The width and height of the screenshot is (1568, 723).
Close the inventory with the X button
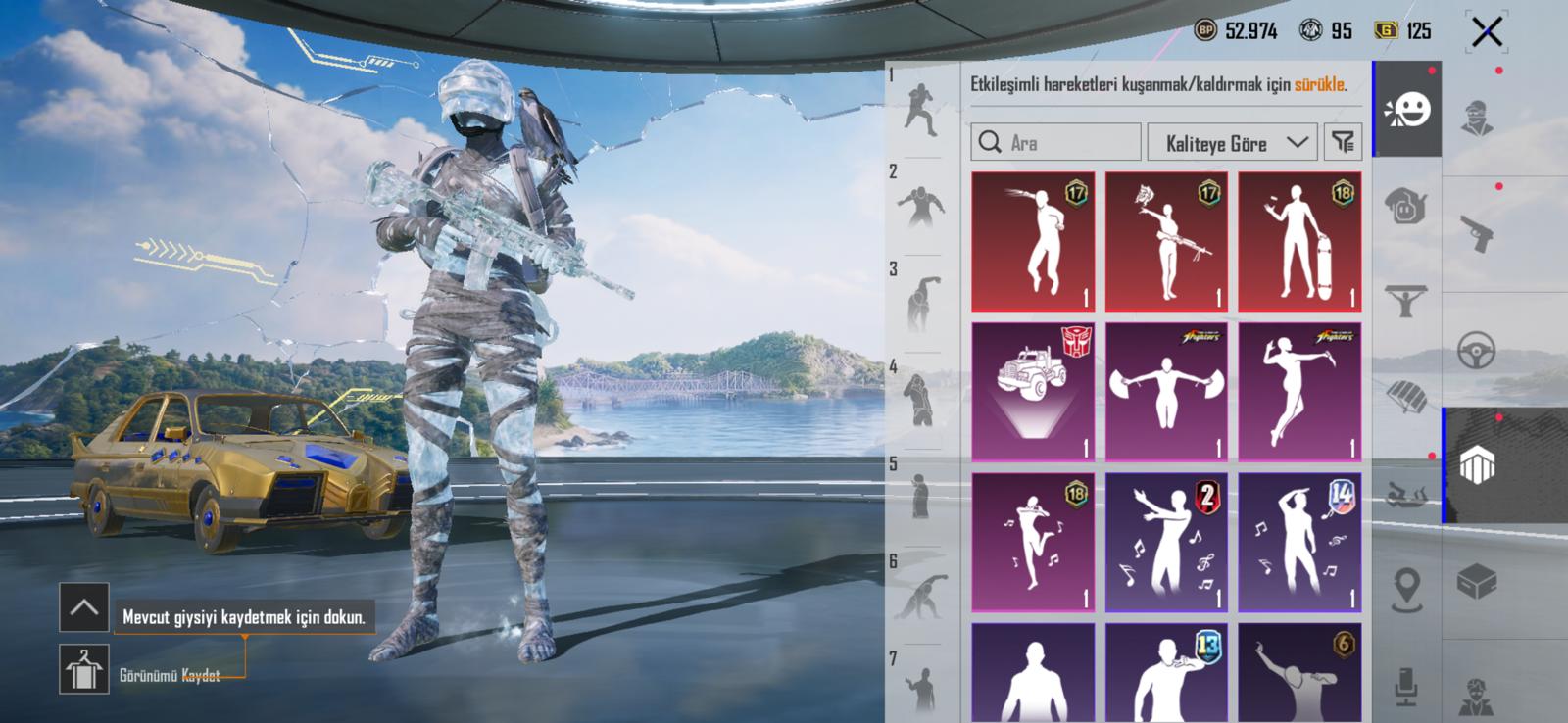pyautogui.click(x=1486, y=32)
